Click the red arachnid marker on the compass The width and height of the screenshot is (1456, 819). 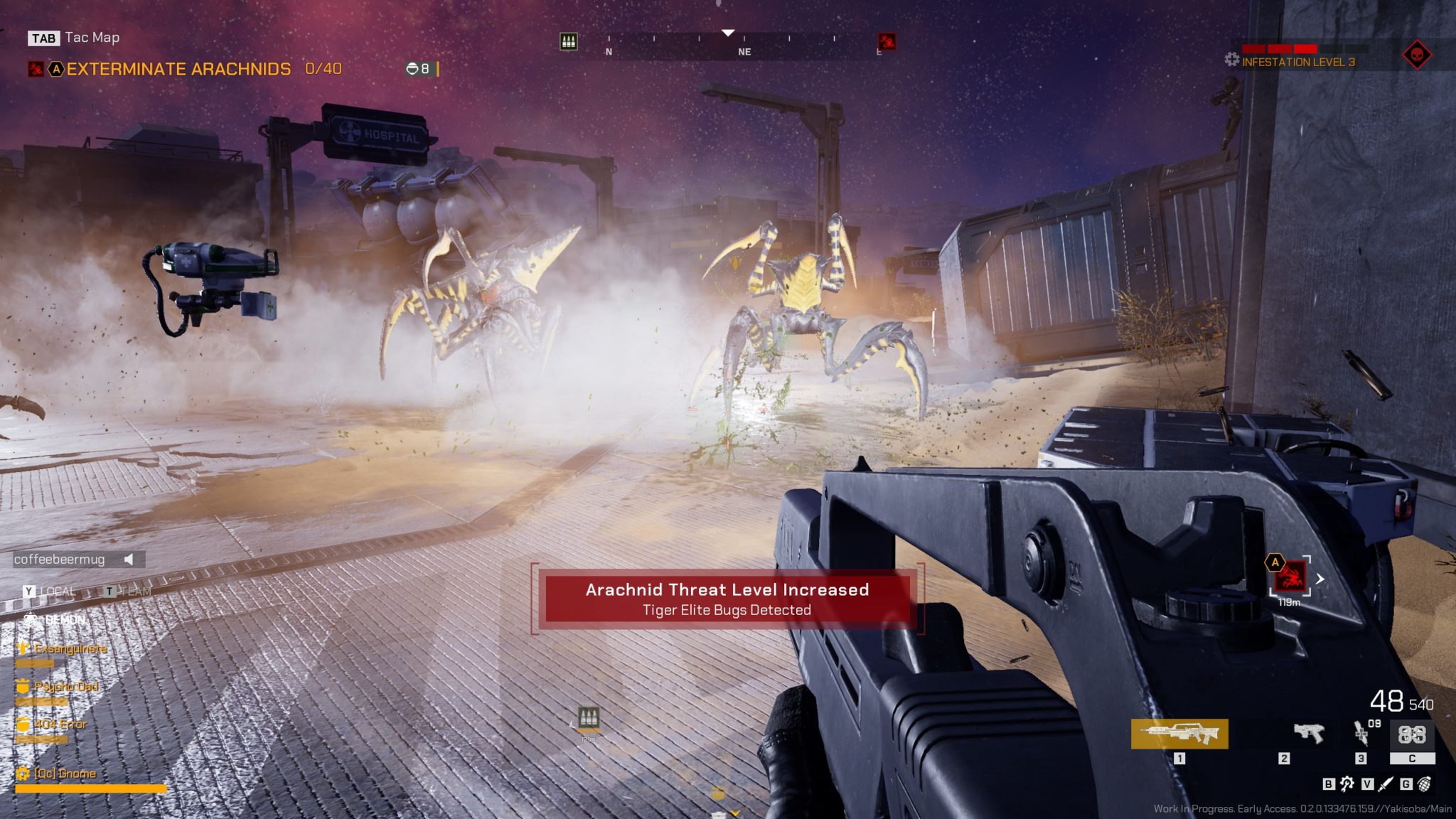tap(887, 41)
